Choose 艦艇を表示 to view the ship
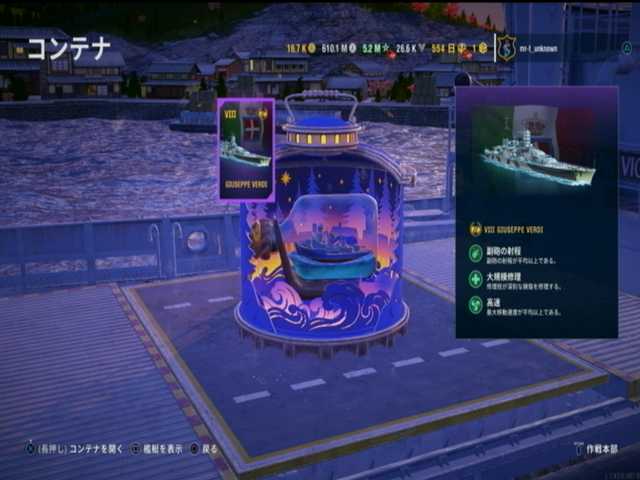Image resolution: width=640 pixels, height=480 pixels. pyautogui.click(x=161, y=449)
